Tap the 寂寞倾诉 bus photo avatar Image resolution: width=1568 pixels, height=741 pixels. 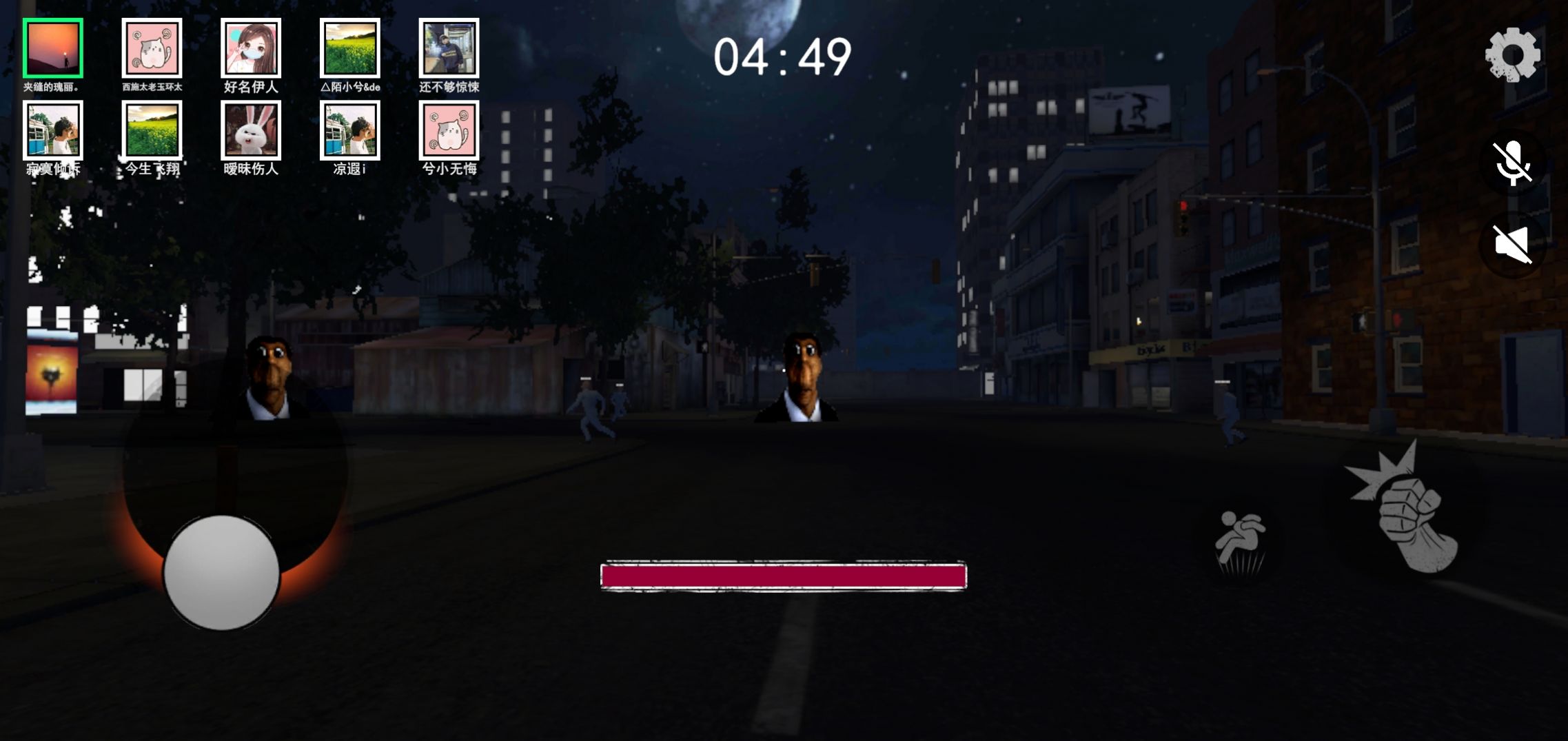(x=53, y=133)
